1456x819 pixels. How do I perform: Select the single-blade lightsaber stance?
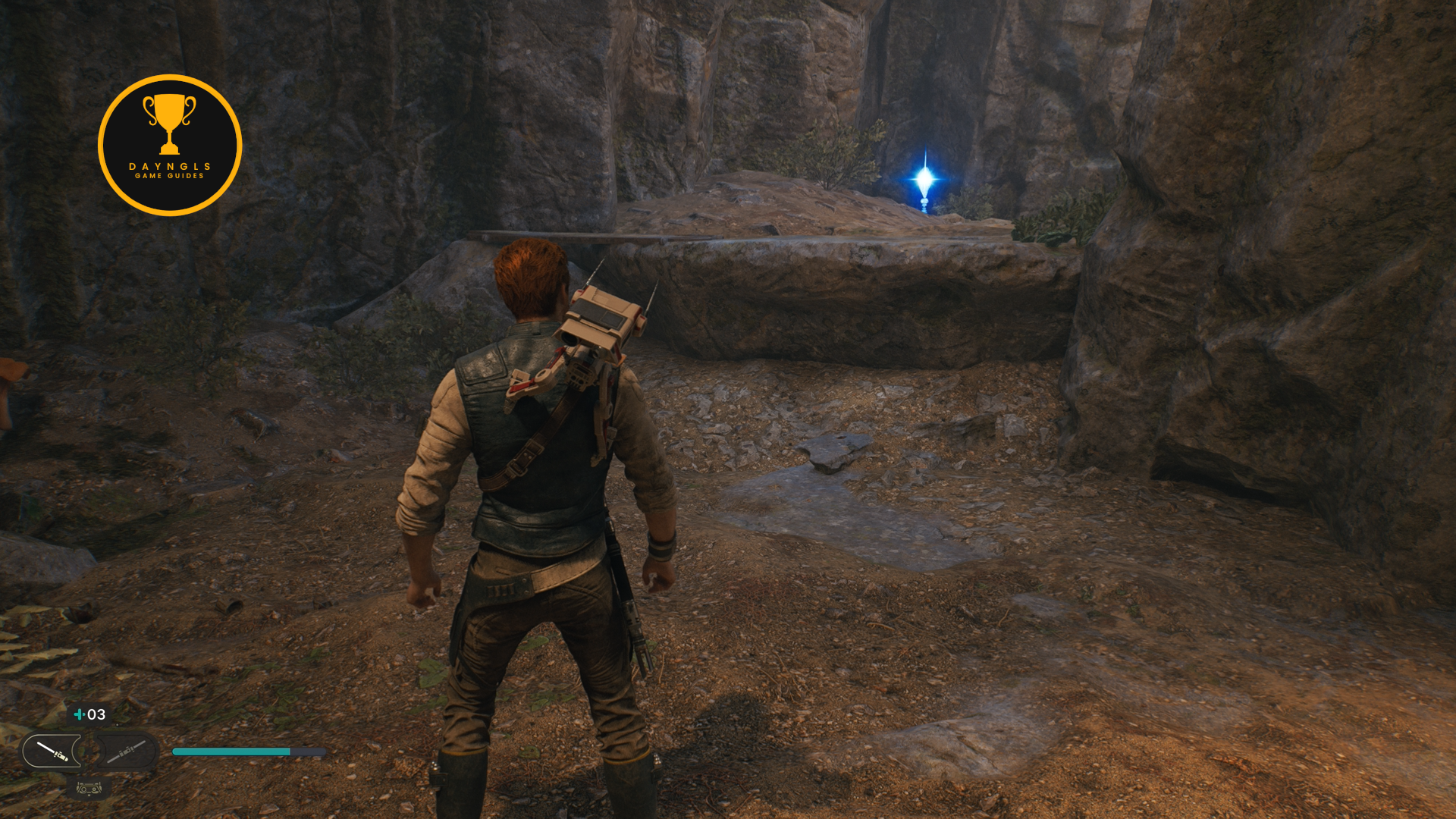coord(53,752)
